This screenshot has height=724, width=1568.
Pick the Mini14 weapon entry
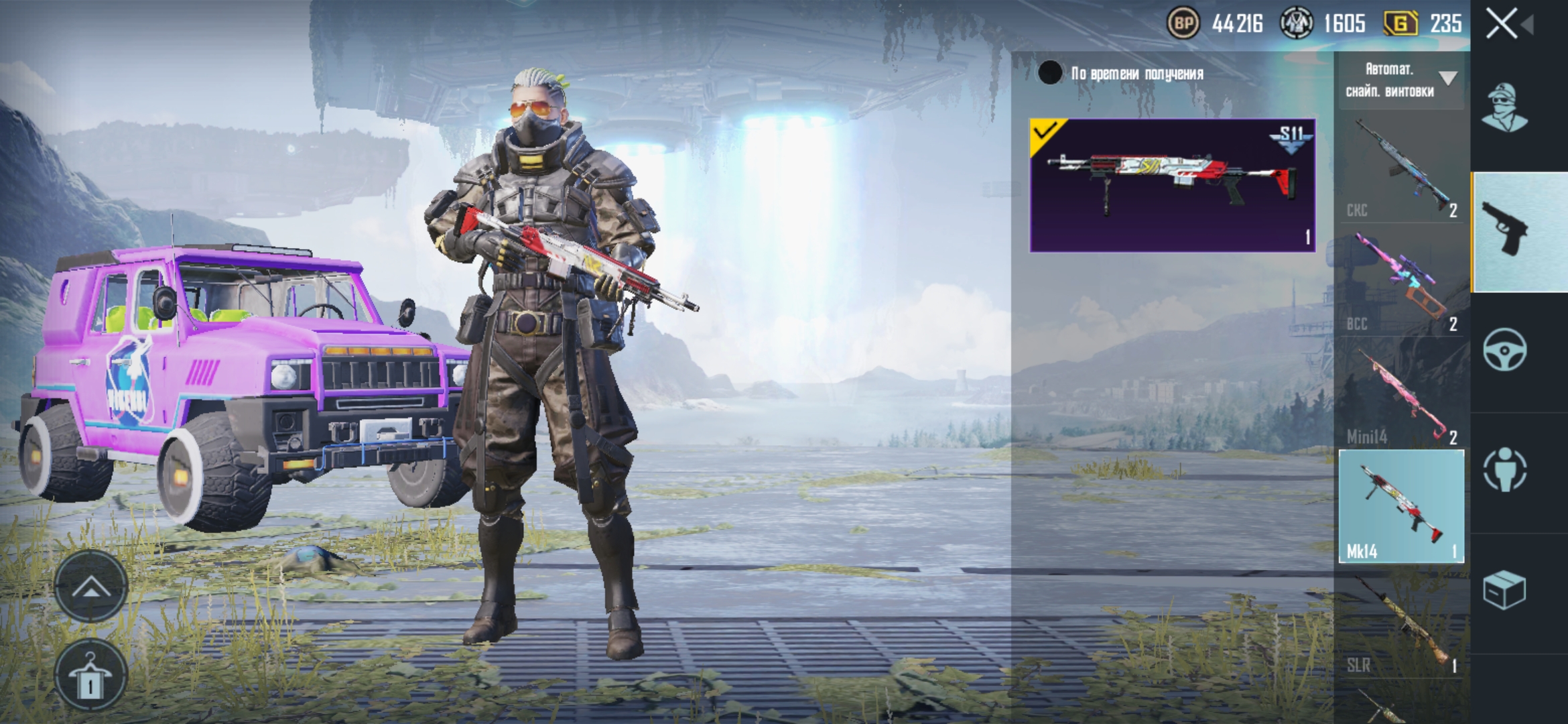[1400, 396]
